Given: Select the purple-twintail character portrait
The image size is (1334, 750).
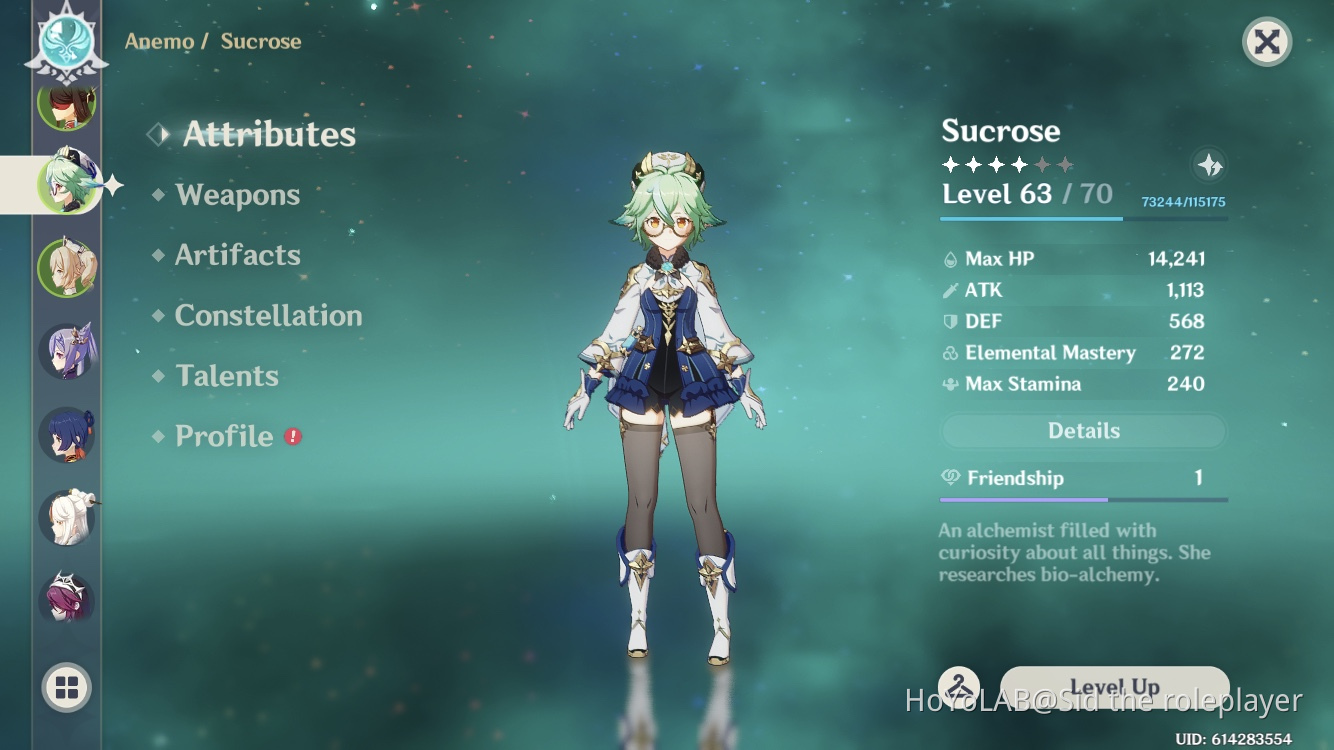Looking at the screenshot, I should click(67, 350).
